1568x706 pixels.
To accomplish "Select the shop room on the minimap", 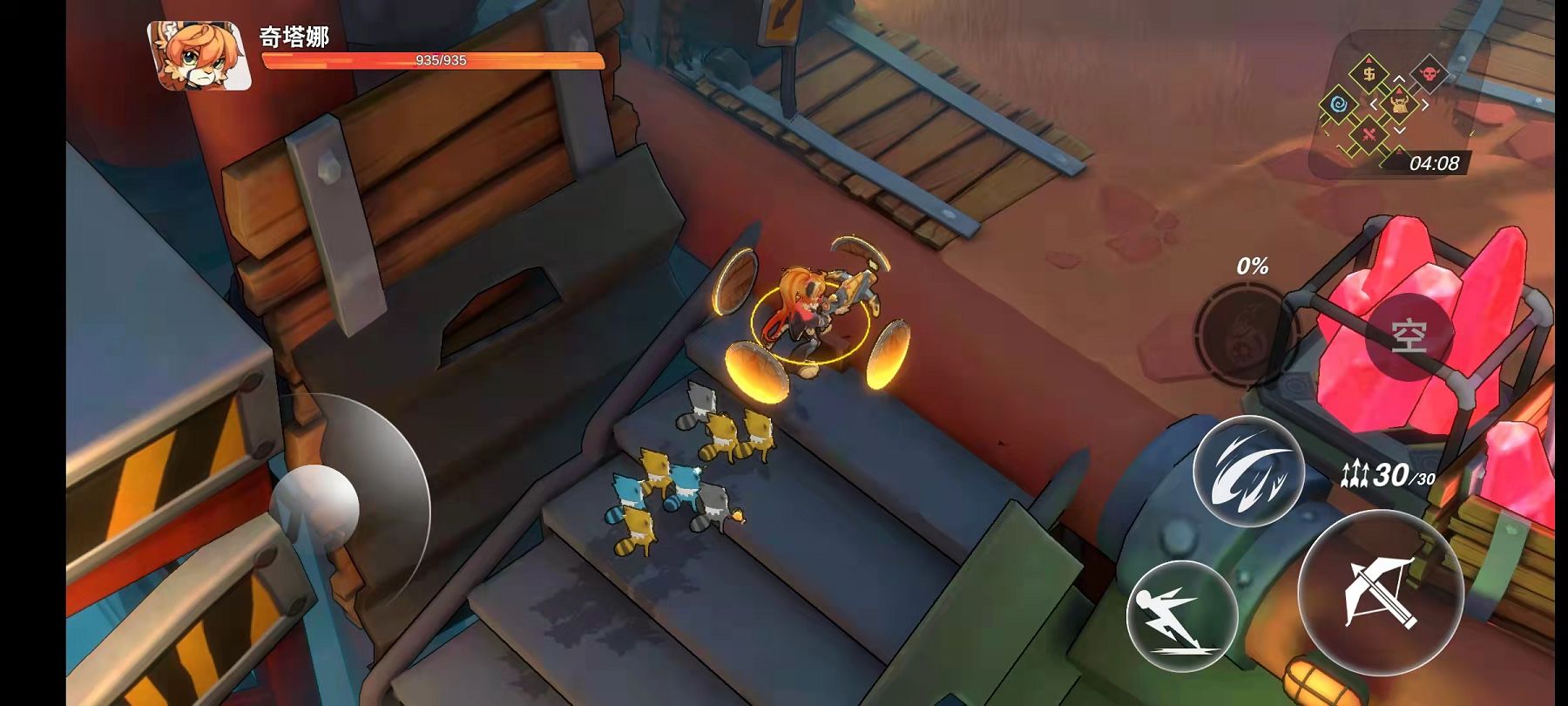I will (1369, 74).
